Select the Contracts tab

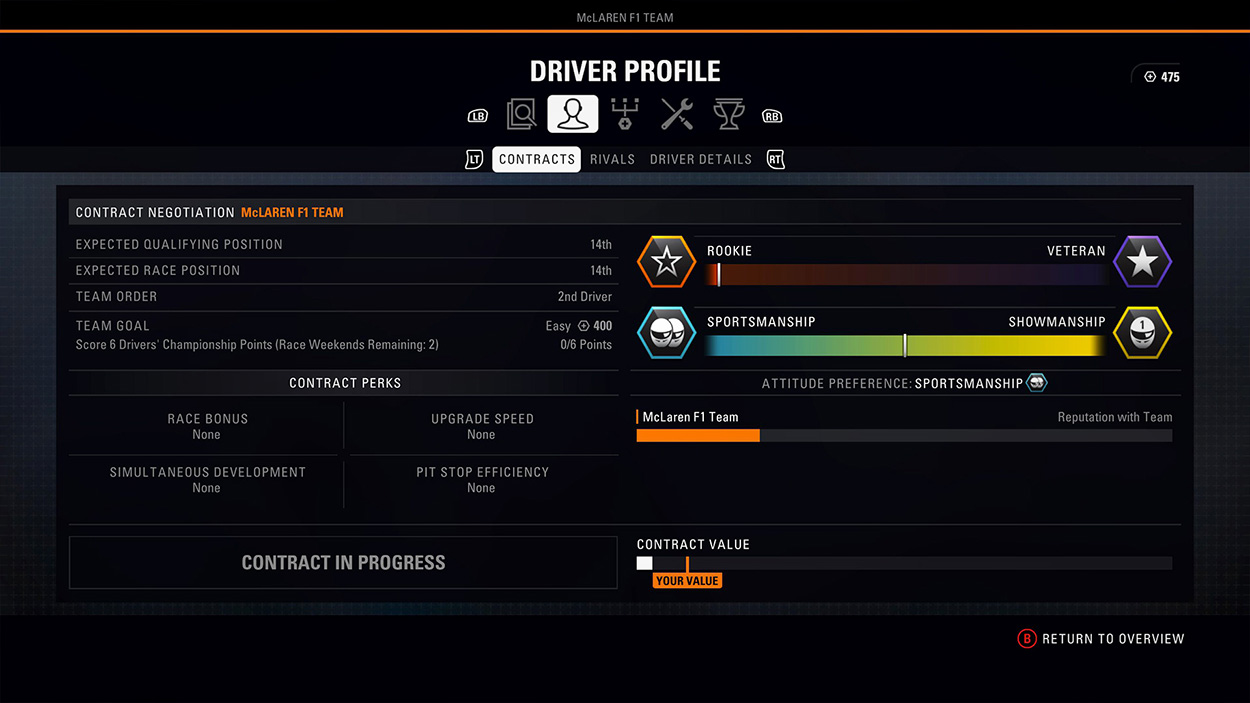click(x=536, y=159)
